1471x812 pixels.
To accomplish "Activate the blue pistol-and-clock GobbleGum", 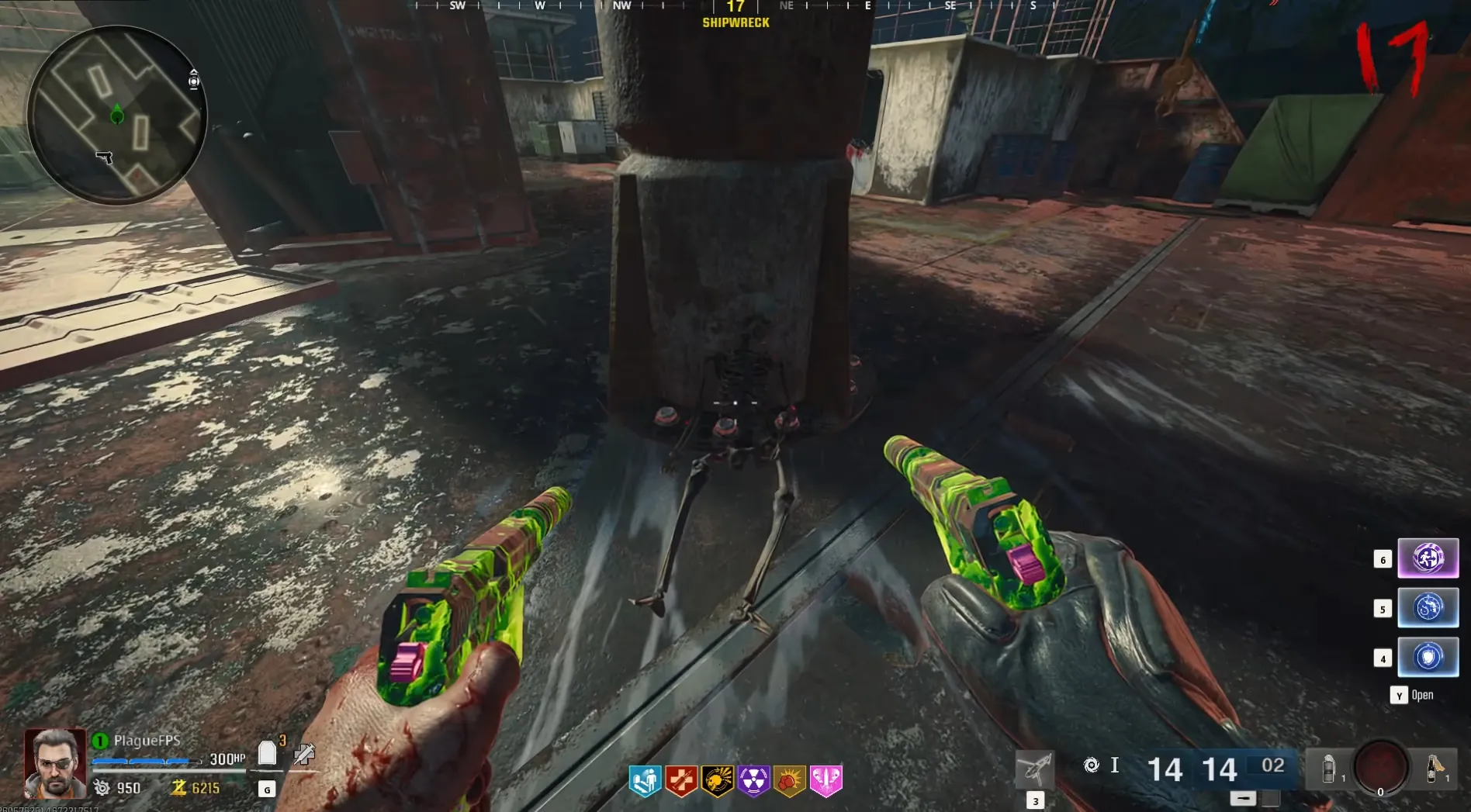I will coord(1428,607).
